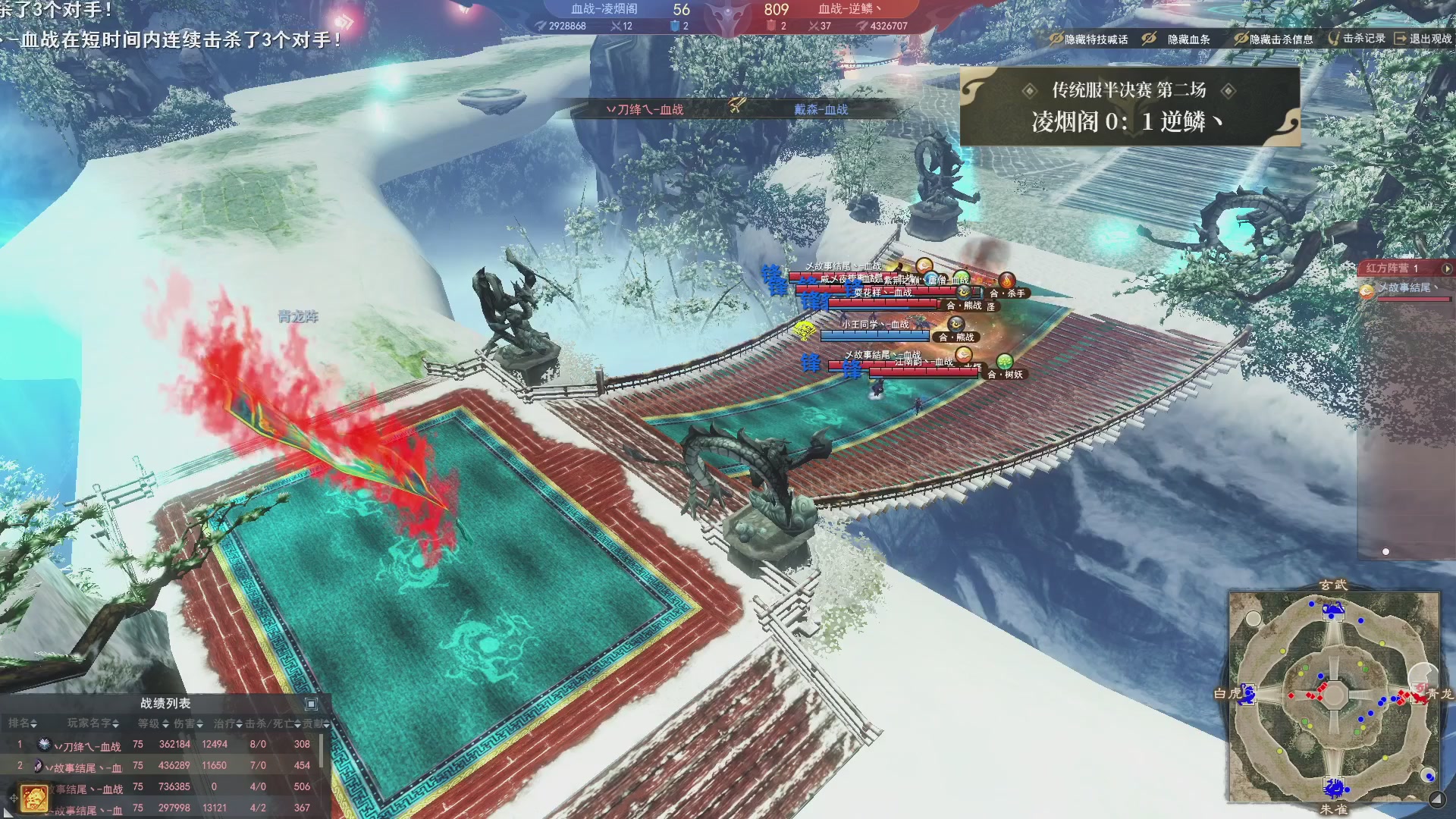Open the 击杀记录 kill record
Screen dimensions: 1456x819
[x=1357, y=39]
